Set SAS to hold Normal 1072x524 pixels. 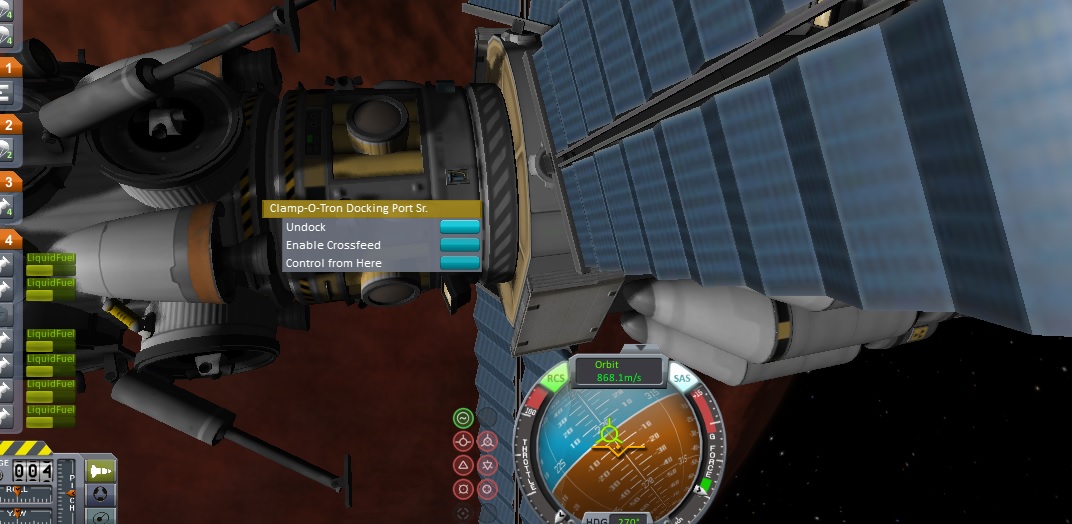(x=463, y=465)
